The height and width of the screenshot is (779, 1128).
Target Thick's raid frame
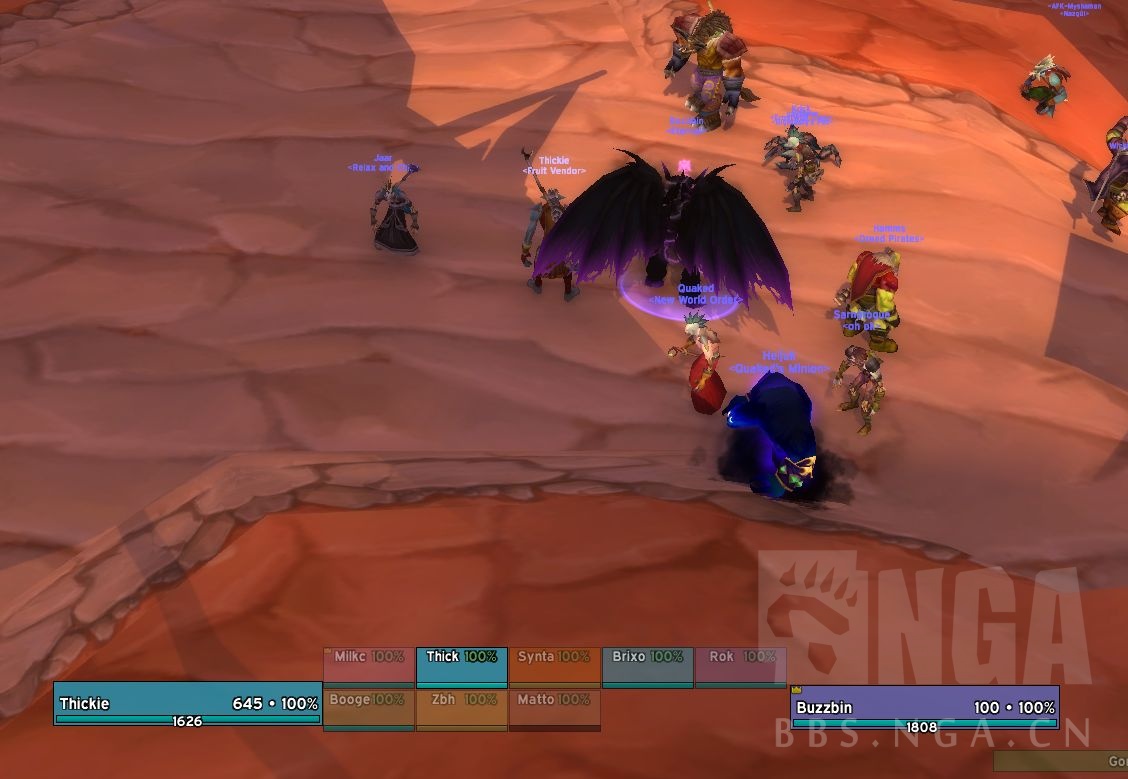(x=461, y=667)
